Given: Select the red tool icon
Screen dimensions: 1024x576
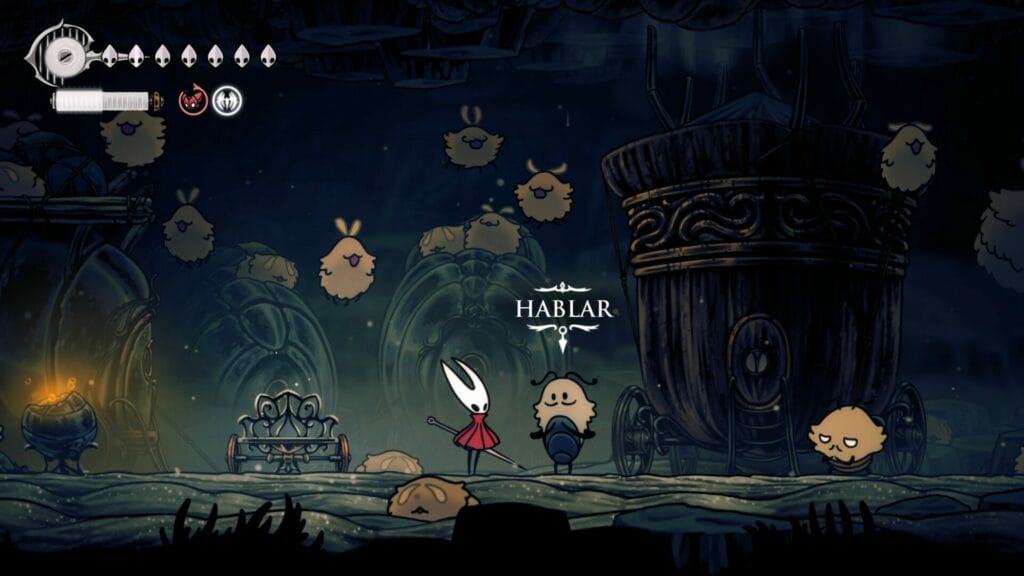Looking at the screenshot, I should pyautogui.click(x=192, y=101).
